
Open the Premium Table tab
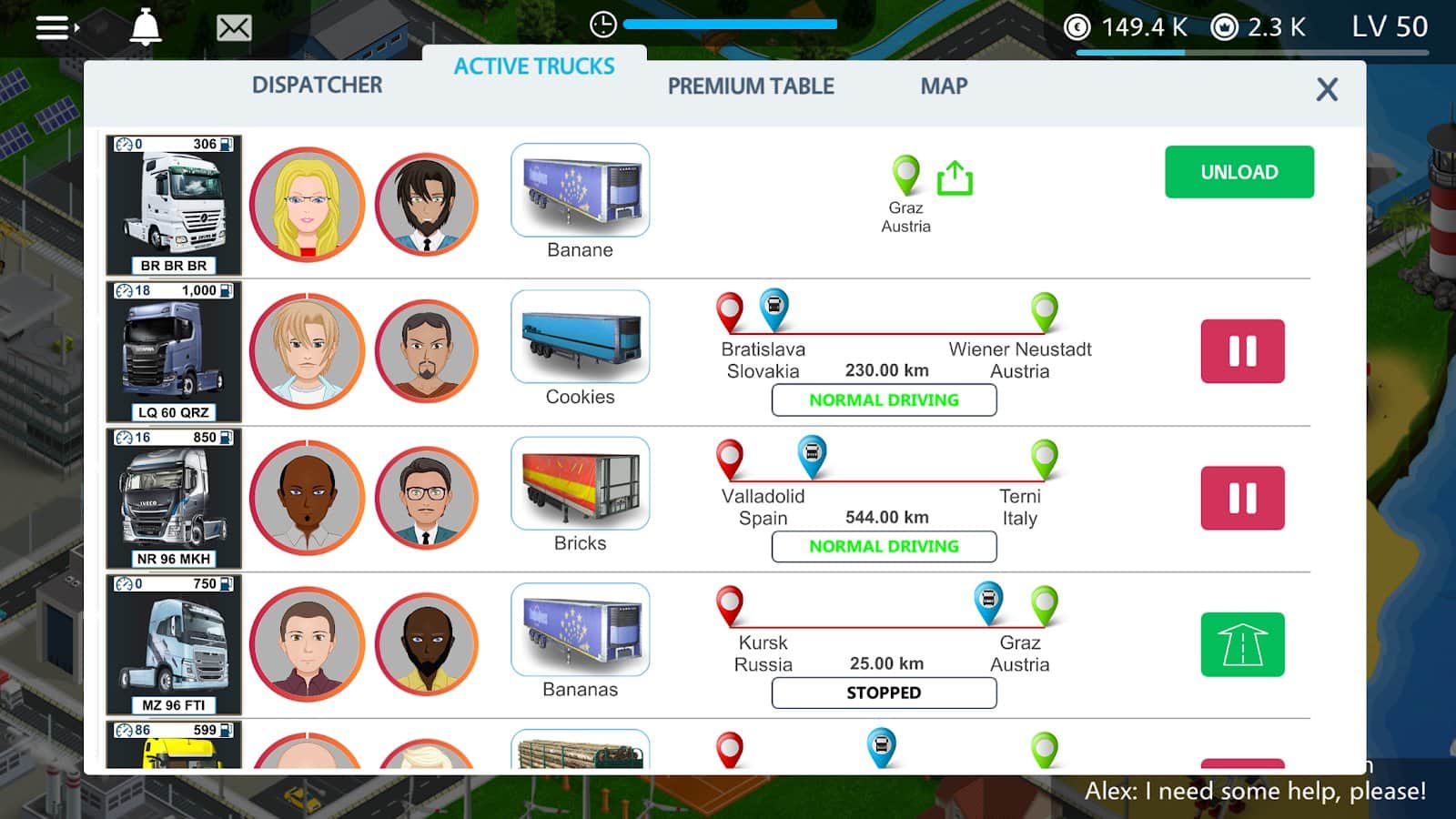751,86
